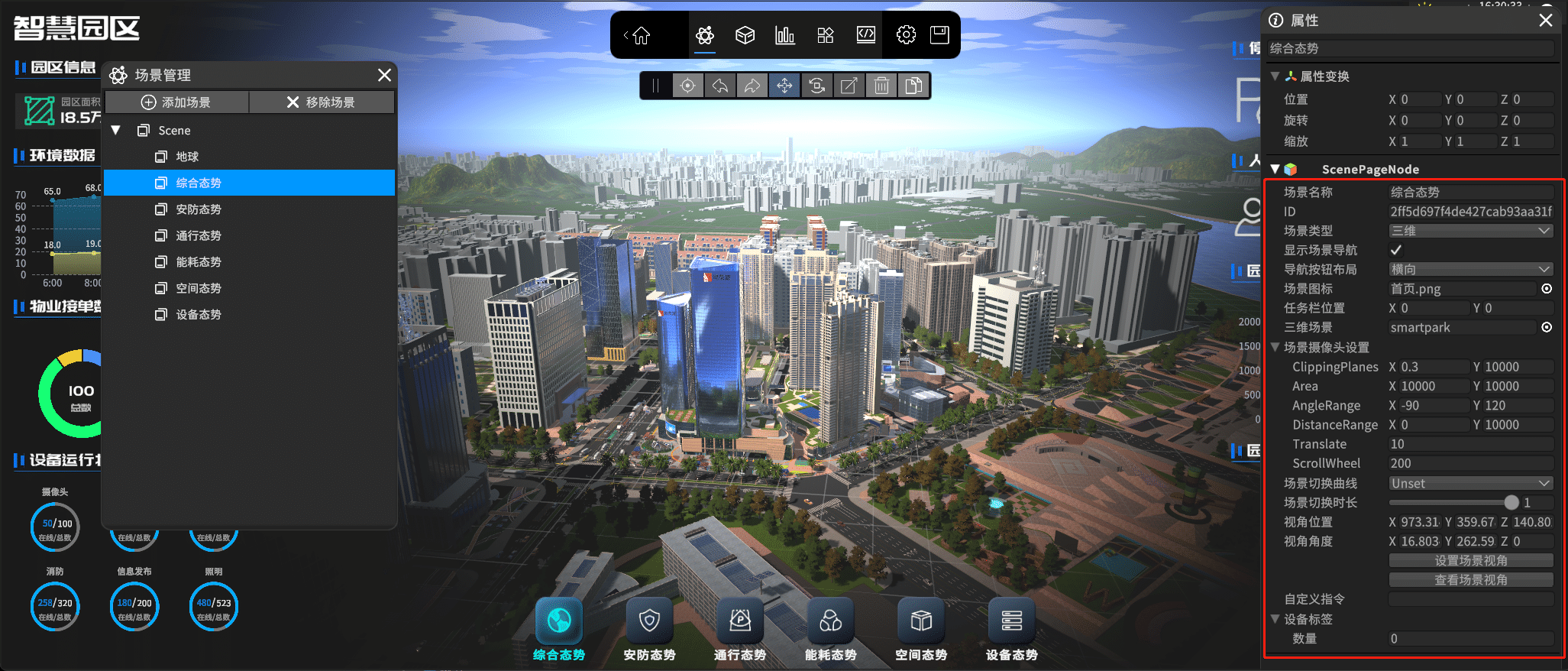The width and height of the screenshot is (1568, 671).
Task: Open the 场景切换曲线 Unset dropdown
Action: 1470,484
